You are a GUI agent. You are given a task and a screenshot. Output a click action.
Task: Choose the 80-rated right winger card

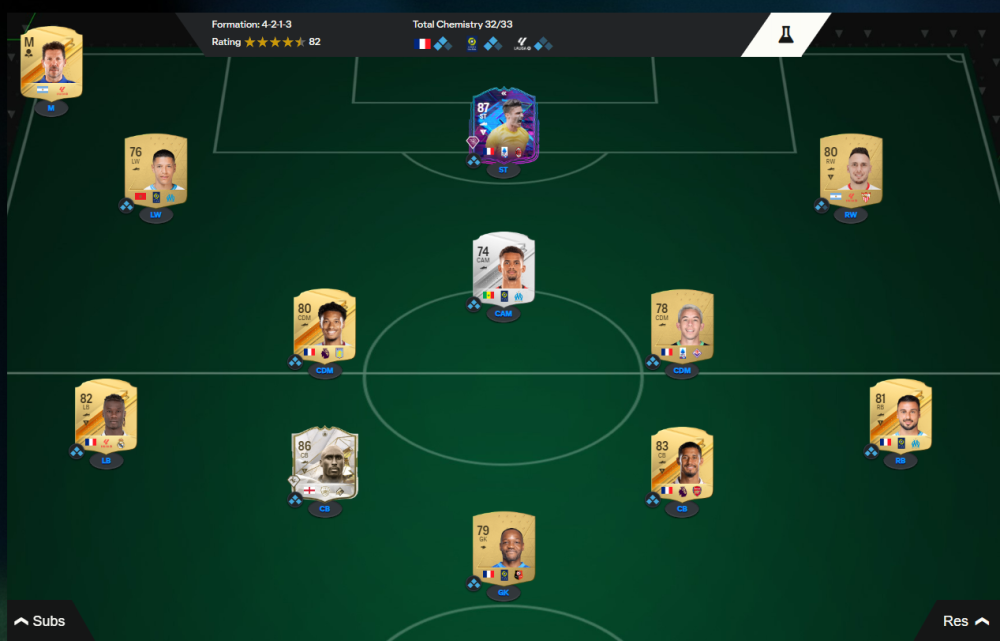tap(850, 170)
